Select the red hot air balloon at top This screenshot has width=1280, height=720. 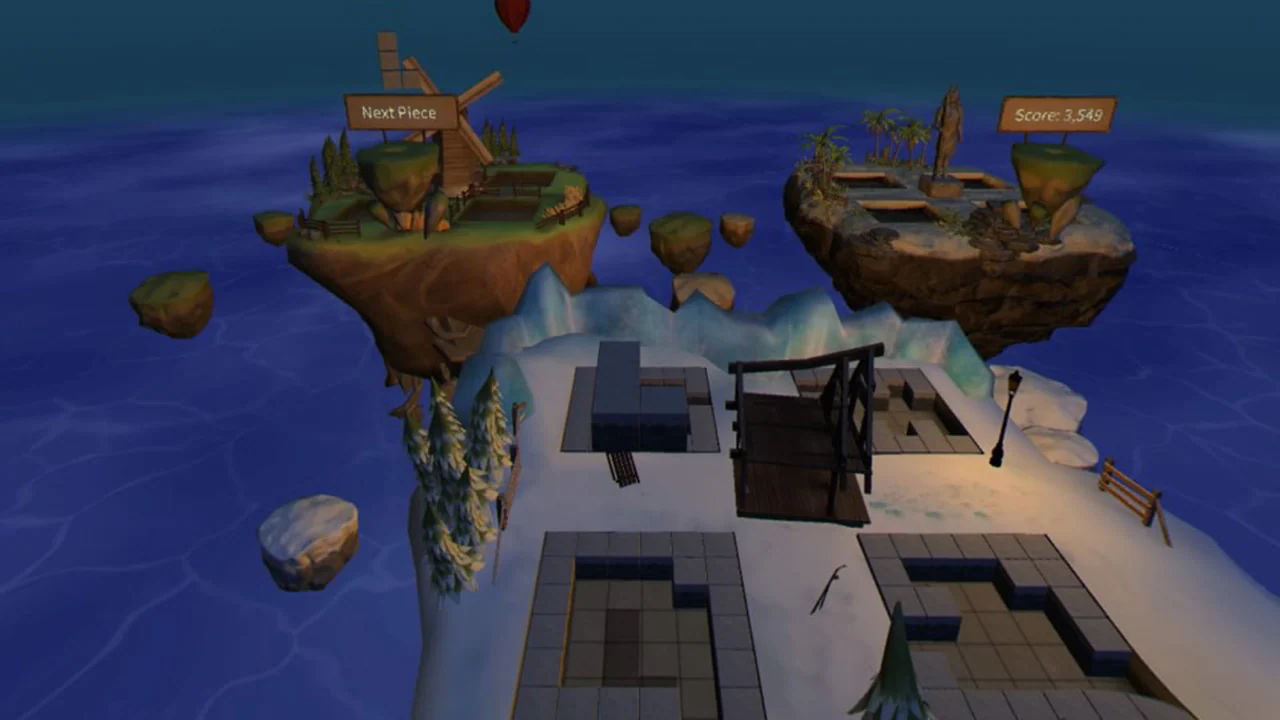pos(511,10)
